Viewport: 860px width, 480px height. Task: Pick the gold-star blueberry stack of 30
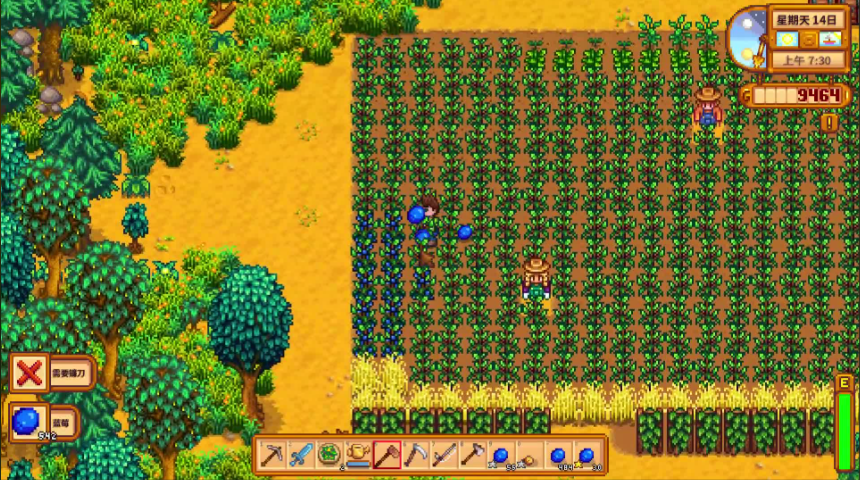(x=587, y=455)
